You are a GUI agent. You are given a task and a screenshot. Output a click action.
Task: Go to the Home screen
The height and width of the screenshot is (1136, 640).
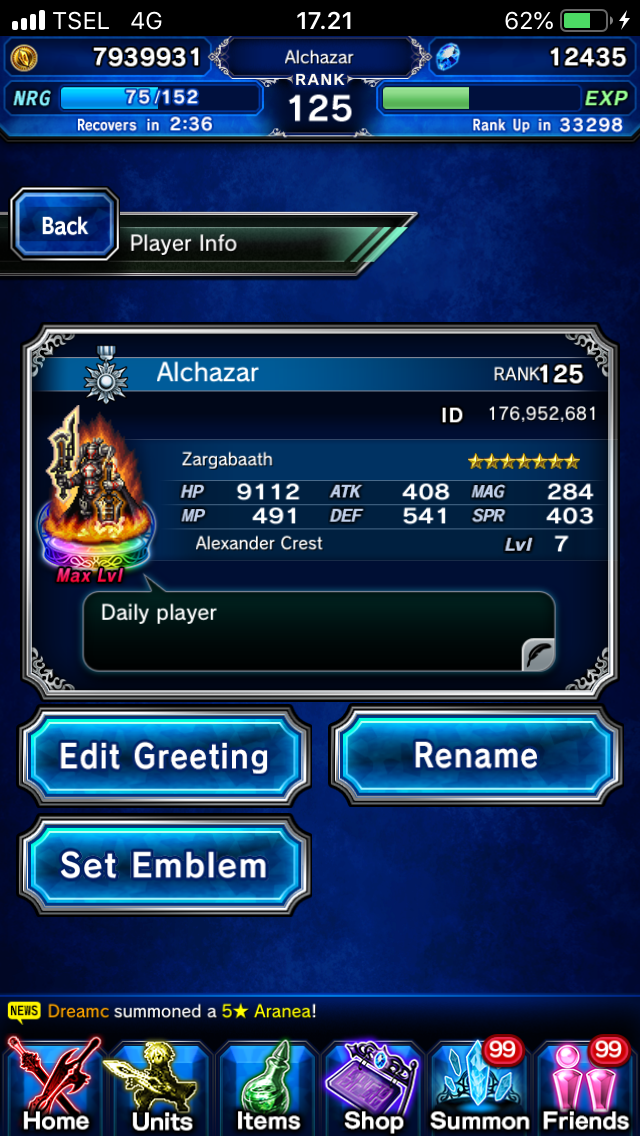click(55, 1086)
